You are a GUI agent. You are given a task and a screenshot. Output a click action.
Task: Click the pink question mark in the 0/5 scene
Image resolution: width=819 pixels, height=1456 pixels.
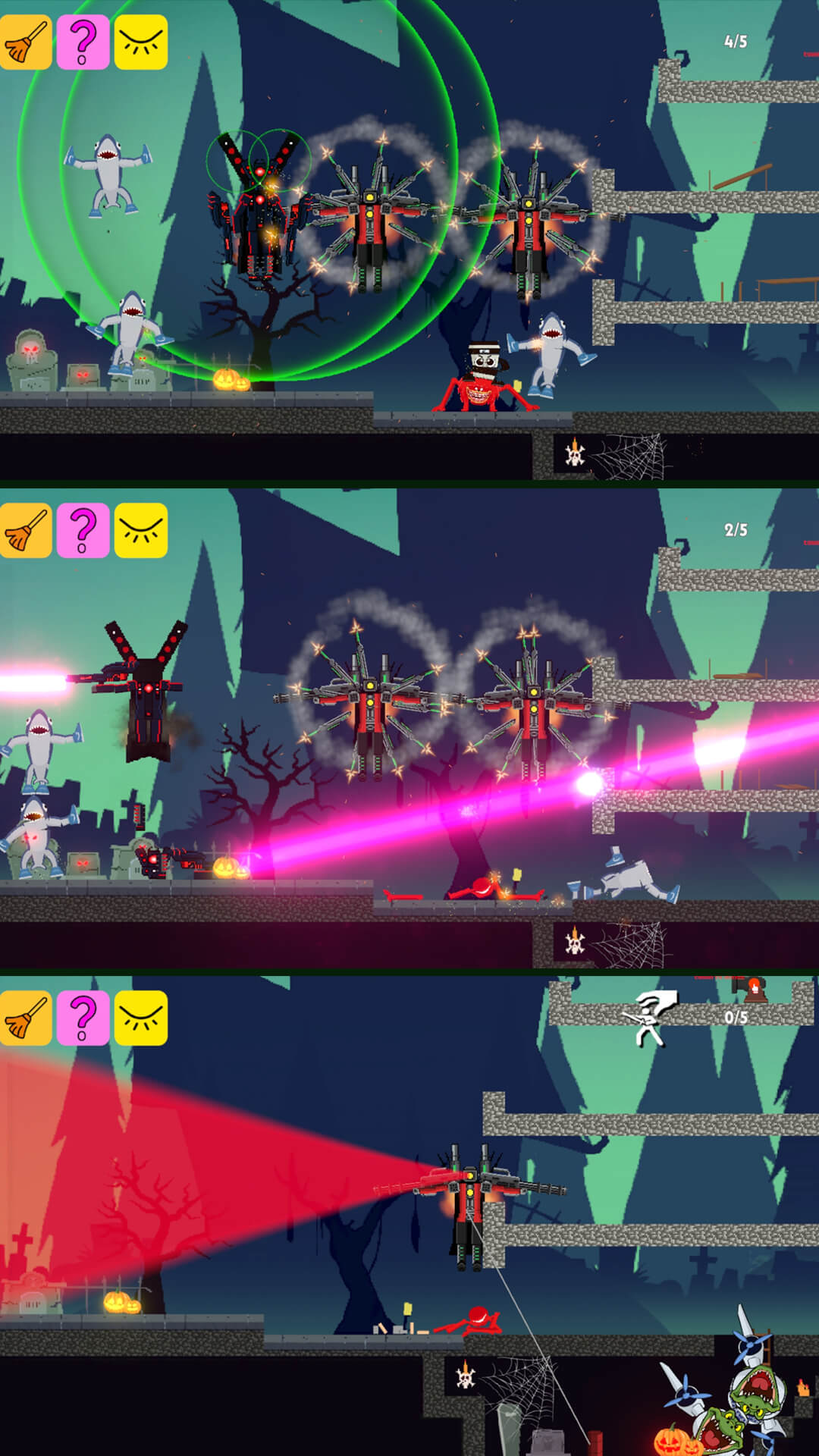click(83, 1018)
